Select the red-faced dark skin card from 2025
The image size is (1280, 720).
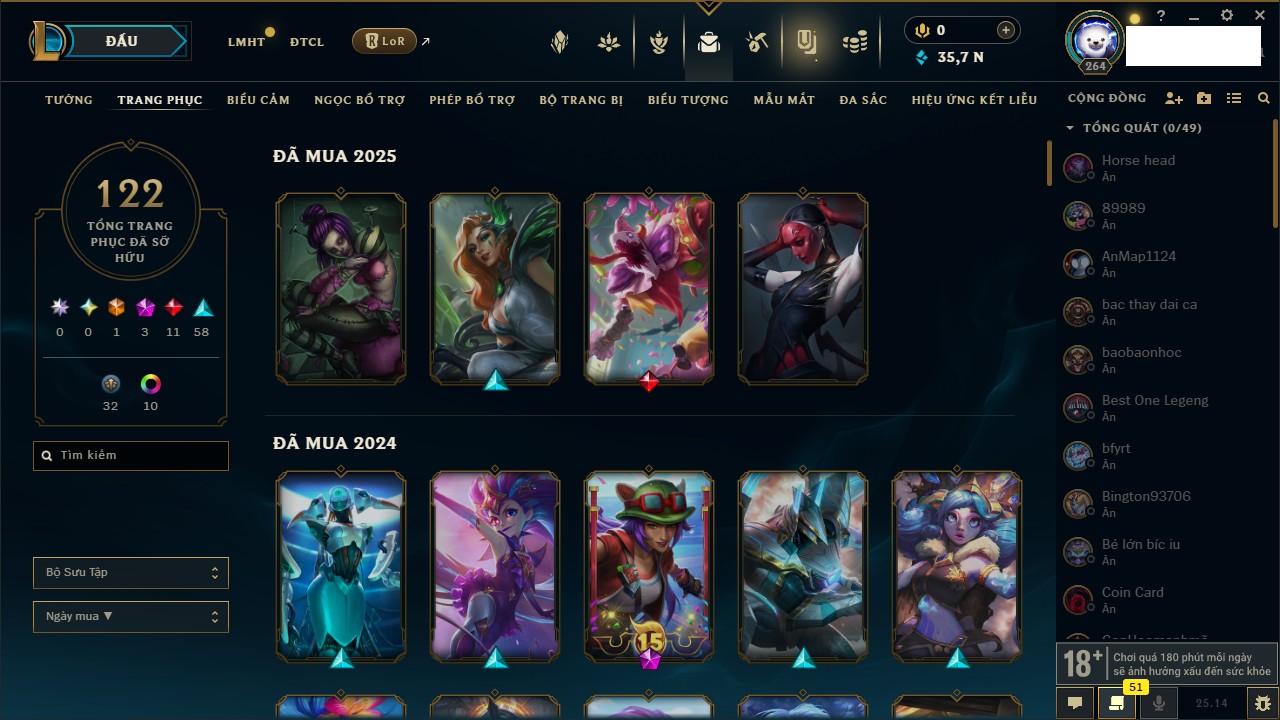click(803, 288)
